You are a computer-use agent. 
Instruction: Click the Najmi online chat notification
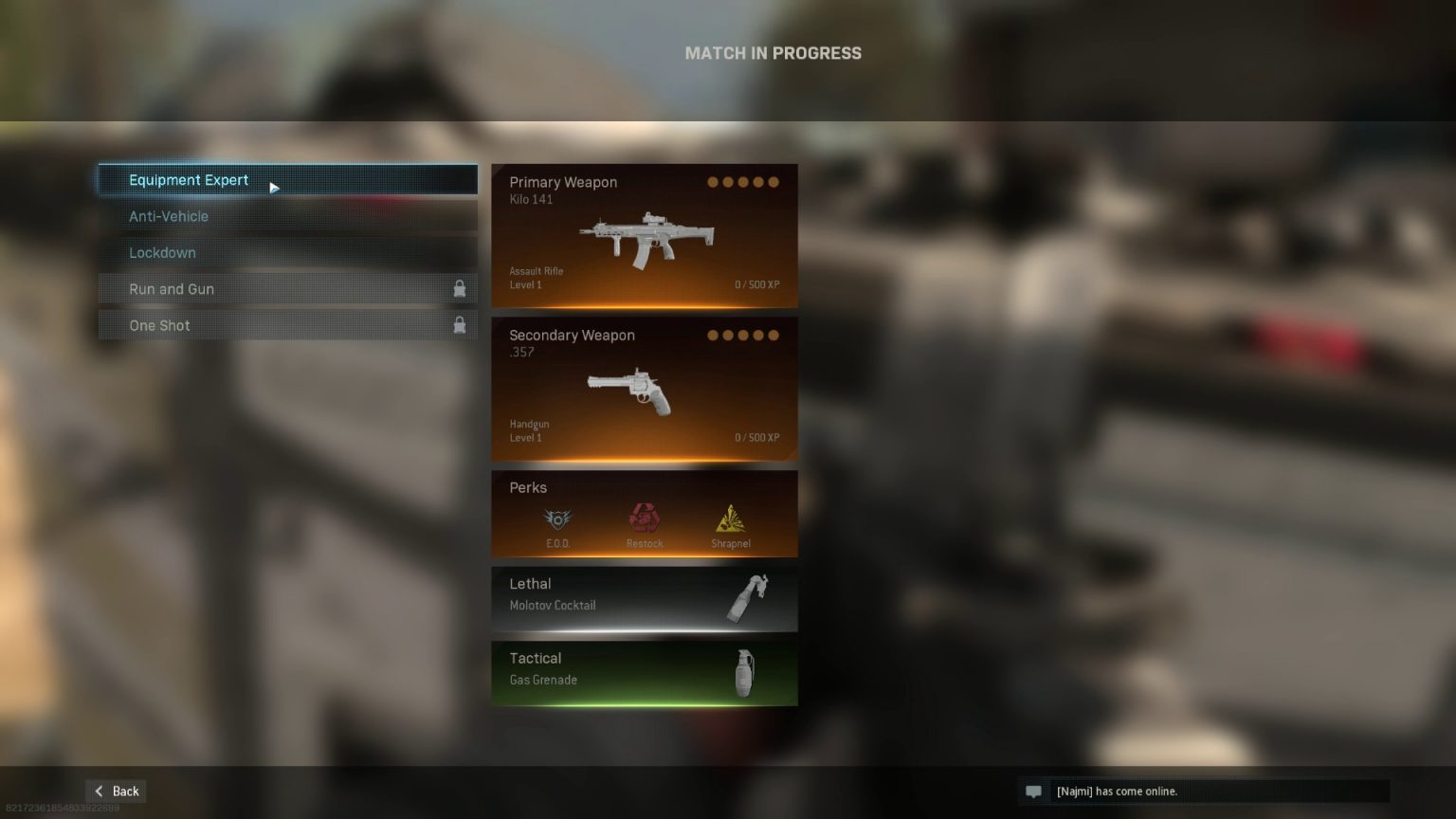point(1204,792)
